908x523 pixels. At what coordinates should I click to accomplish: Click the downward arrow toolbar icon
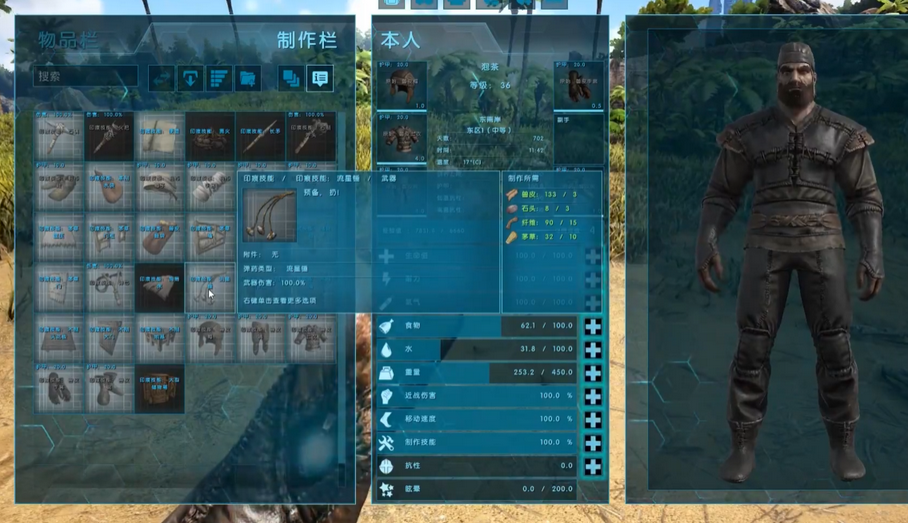[x=190, y=77]
